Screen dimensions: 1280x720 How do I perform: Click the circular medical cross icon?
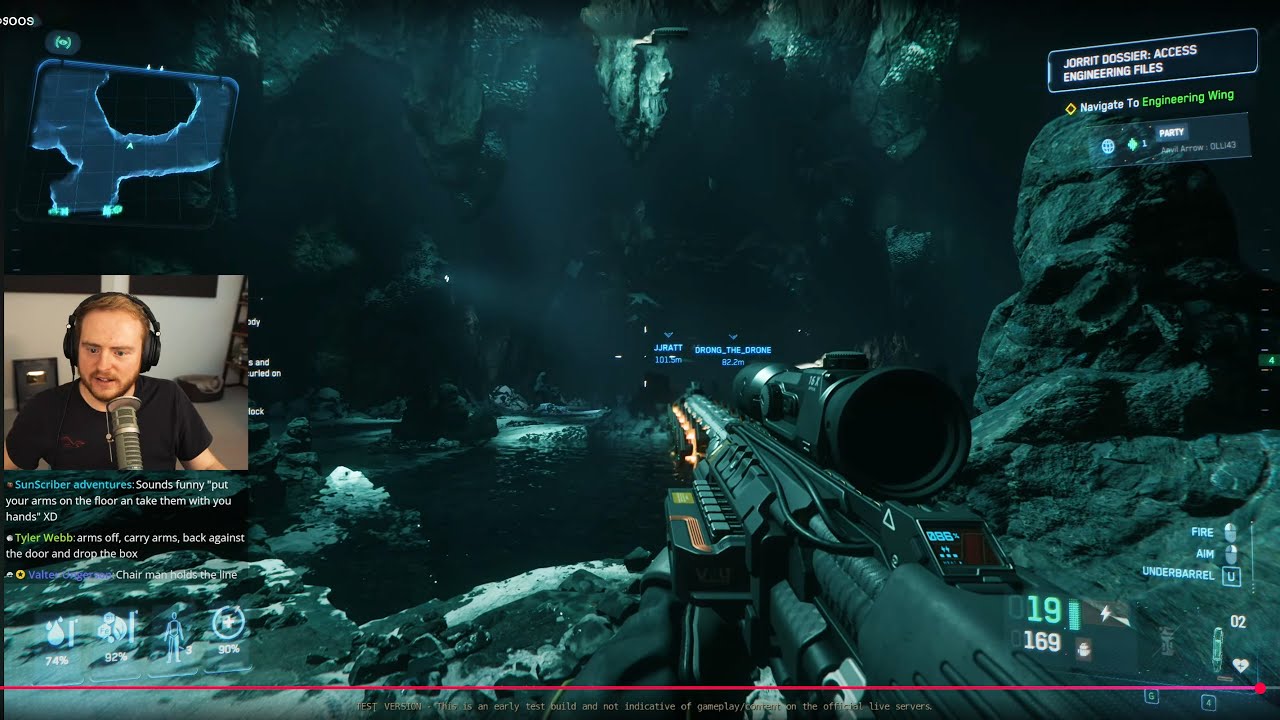(228, 625)
